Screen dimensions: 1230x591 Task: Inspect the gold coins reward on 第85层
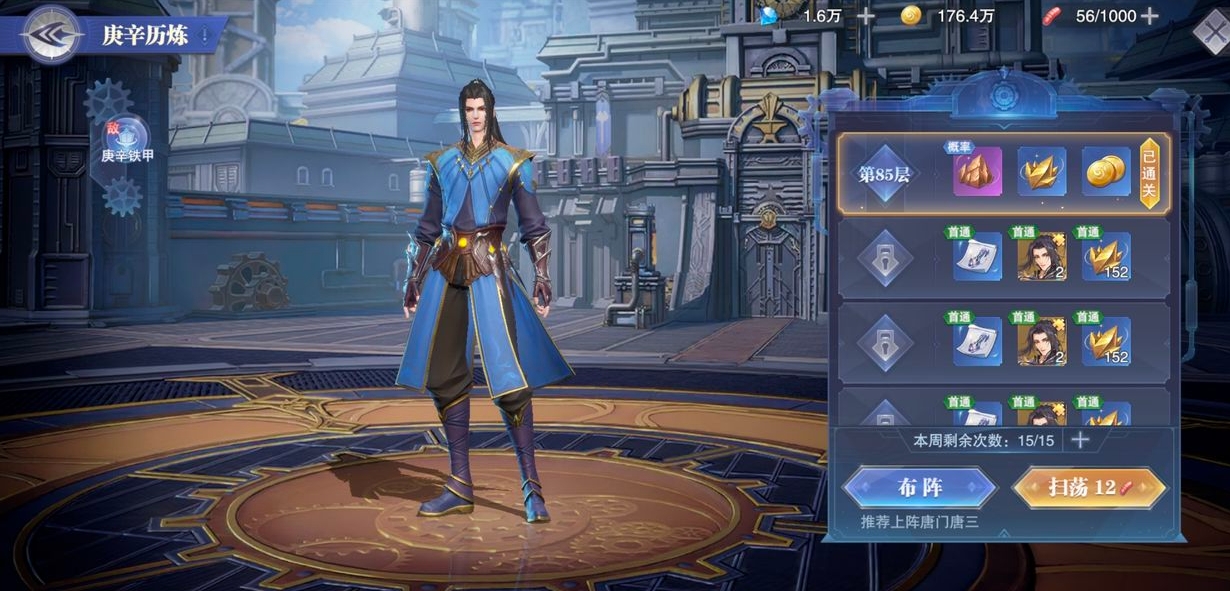pyautogui.click(x=1106, y=172)
